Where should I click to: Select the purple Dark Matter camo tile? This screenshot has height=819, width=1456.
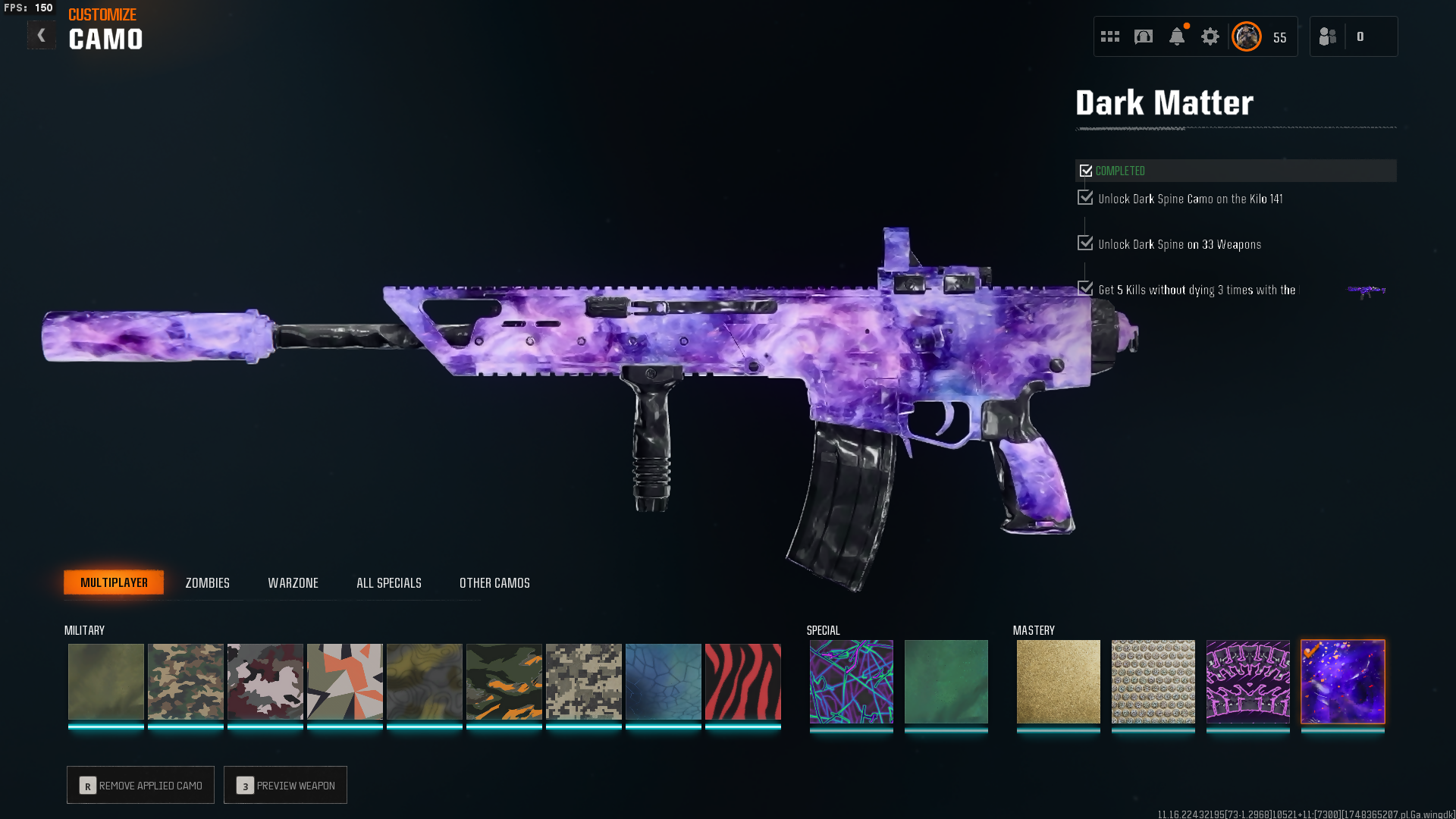(x=1342, y=681)
